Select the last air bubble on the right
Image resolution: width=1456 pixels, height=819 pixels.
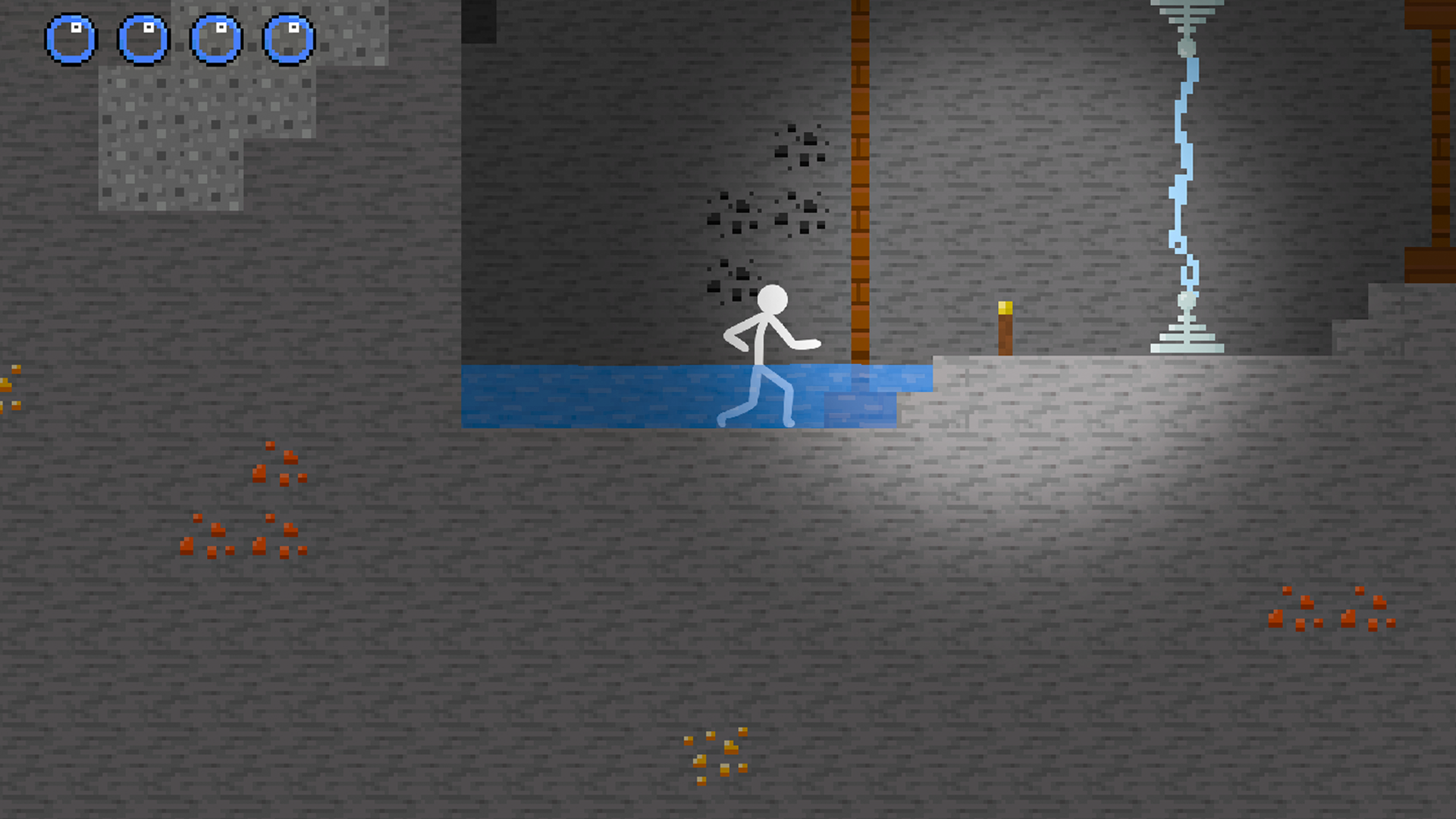(x=289, y=36)
